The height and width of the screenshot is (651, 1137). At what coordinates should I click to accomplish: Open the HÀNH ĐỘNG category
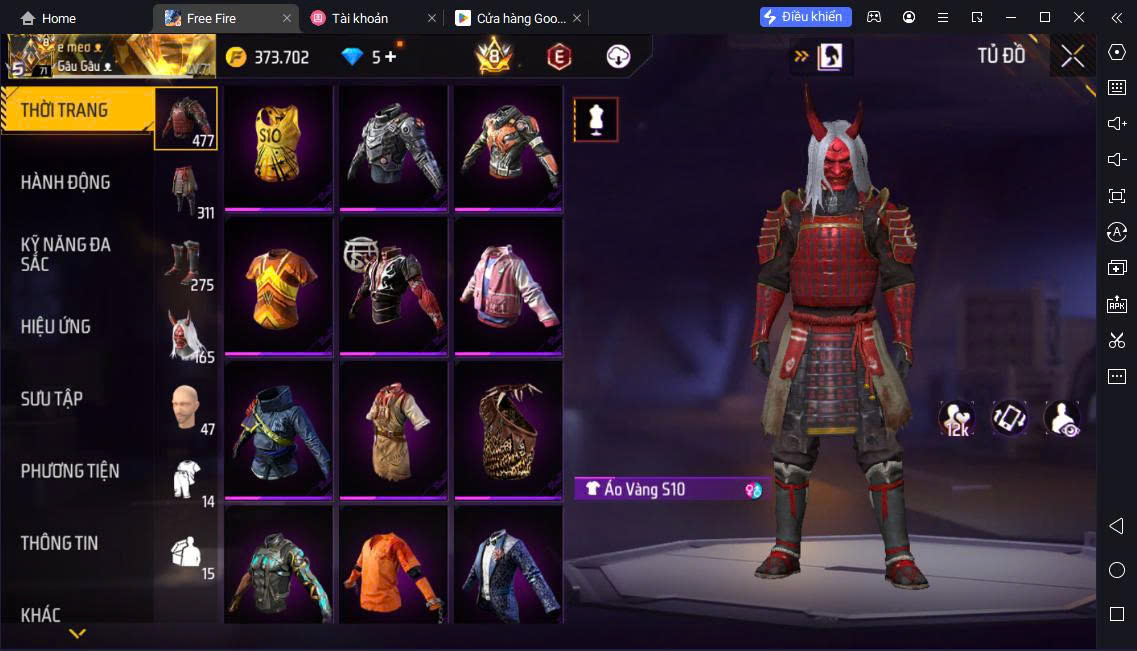(x=66, y=183)
